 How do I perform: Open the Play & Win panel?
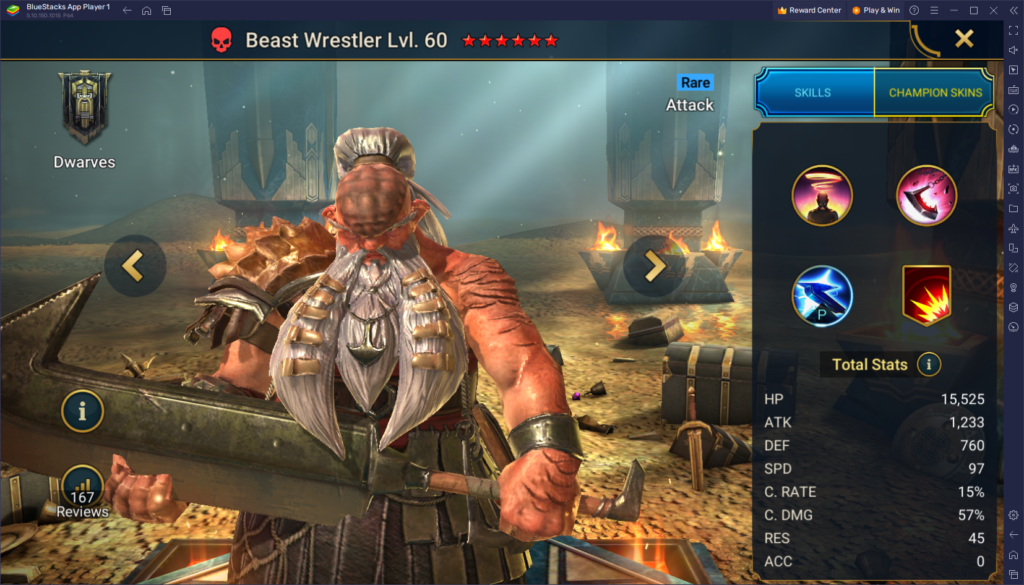click(875, 10)
